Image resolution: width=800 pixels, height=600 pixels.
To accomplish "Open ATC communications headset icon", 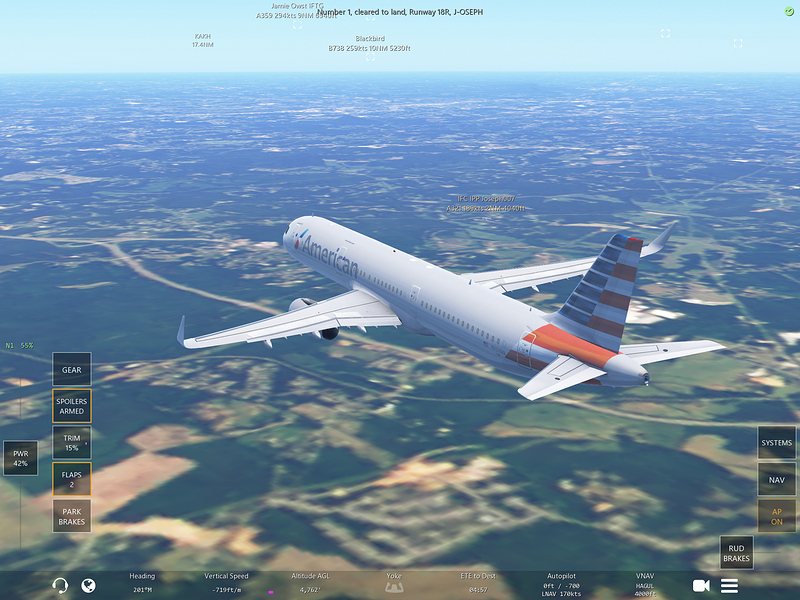I will click(x=60, y=585).
